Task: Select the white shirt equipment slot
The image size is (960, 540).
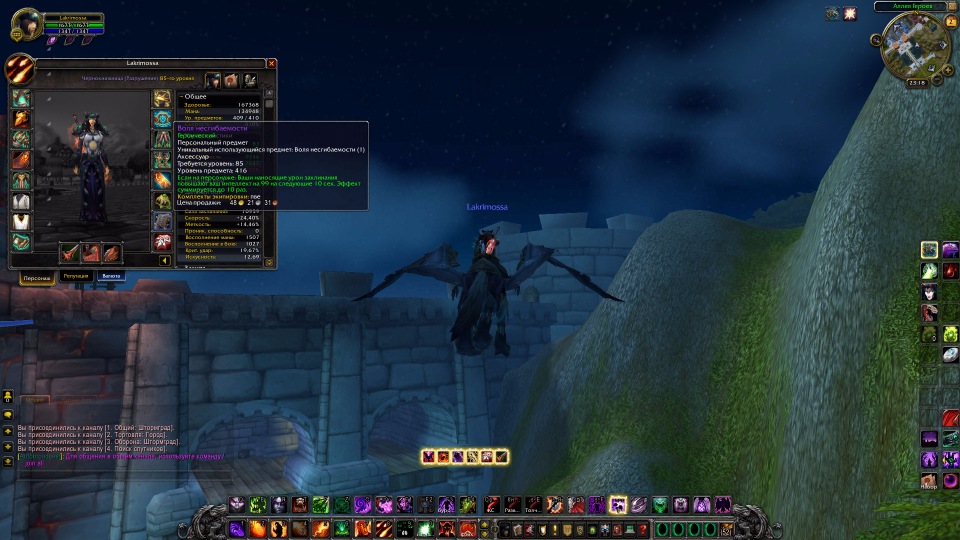Action: (21, 201)
